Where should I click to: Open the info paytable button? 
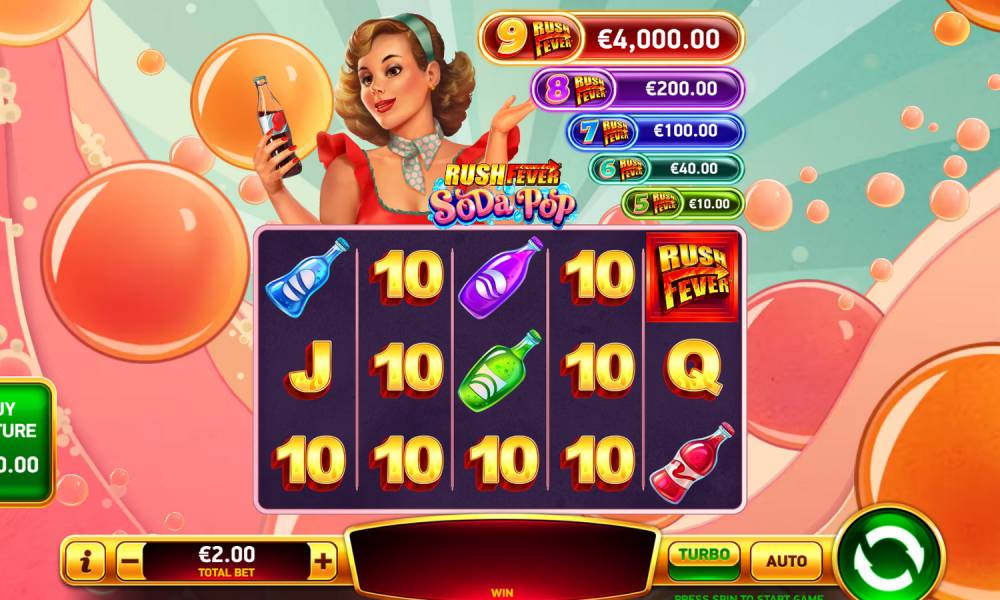coord(86,562)
